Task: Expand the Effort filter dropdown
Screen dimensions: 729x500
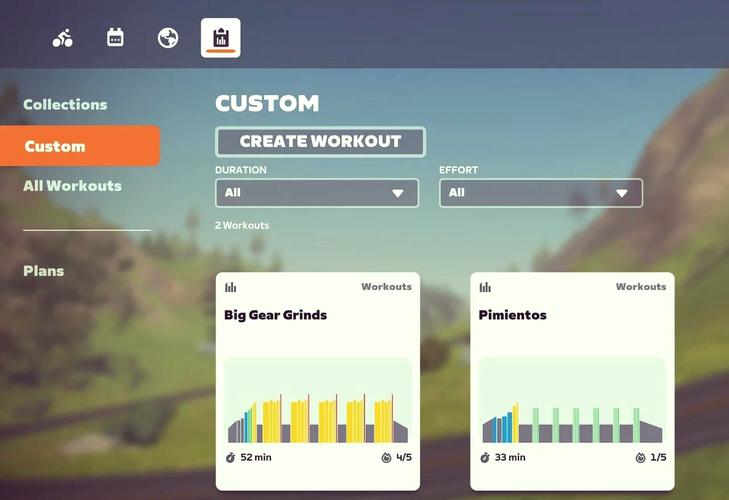Action: coord(540,193)
